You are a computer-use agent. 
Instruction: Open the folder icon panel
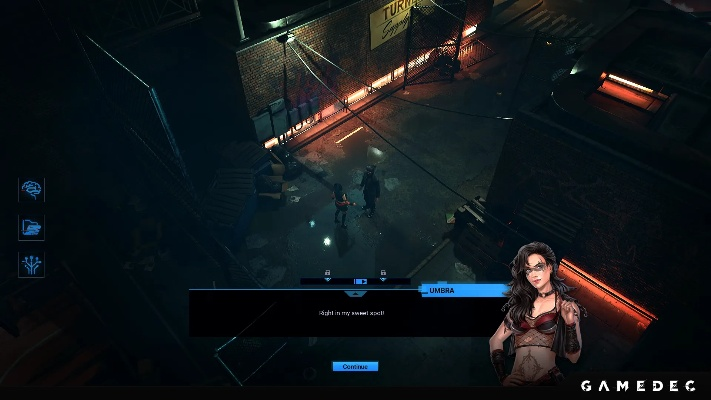click(x=31, y=227)
